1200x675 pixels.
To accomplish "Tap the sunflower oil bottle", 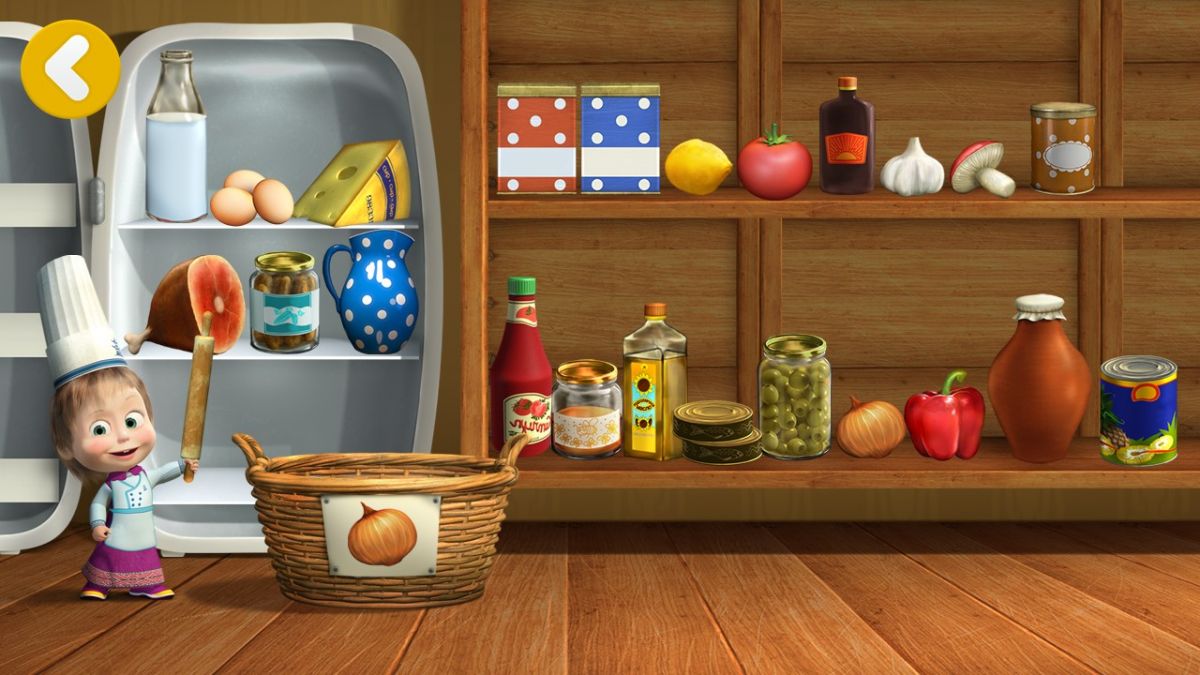I will tap(654, 384).
